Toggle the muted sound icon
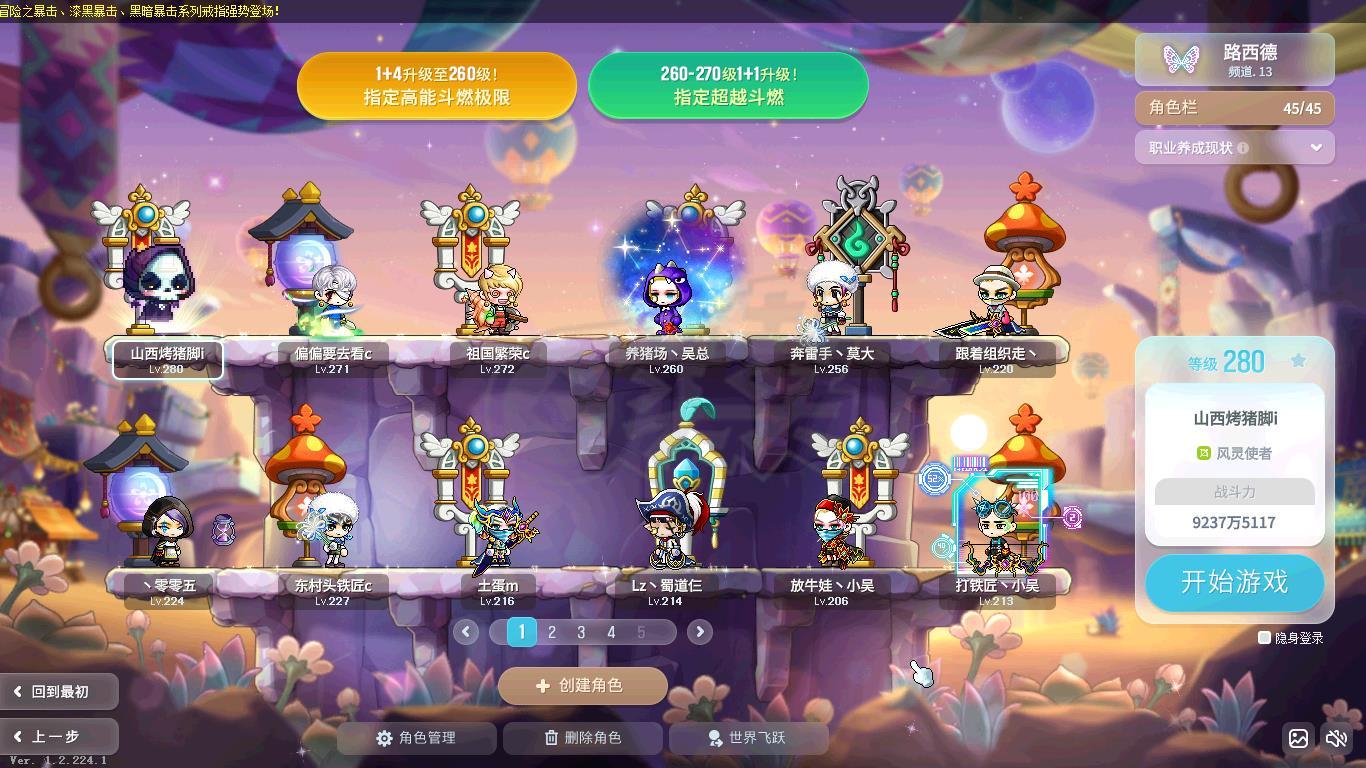The height and width of the screenshot is (768, 1366). [x=1336, y=738]
